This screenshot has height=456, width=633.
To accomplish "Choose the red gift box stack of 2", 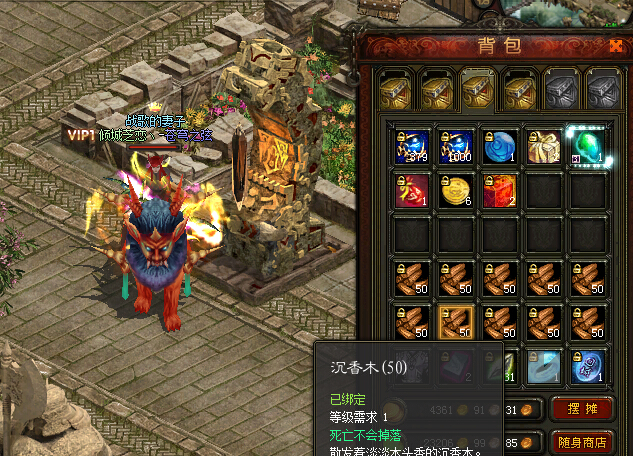I will coord(499,190).
